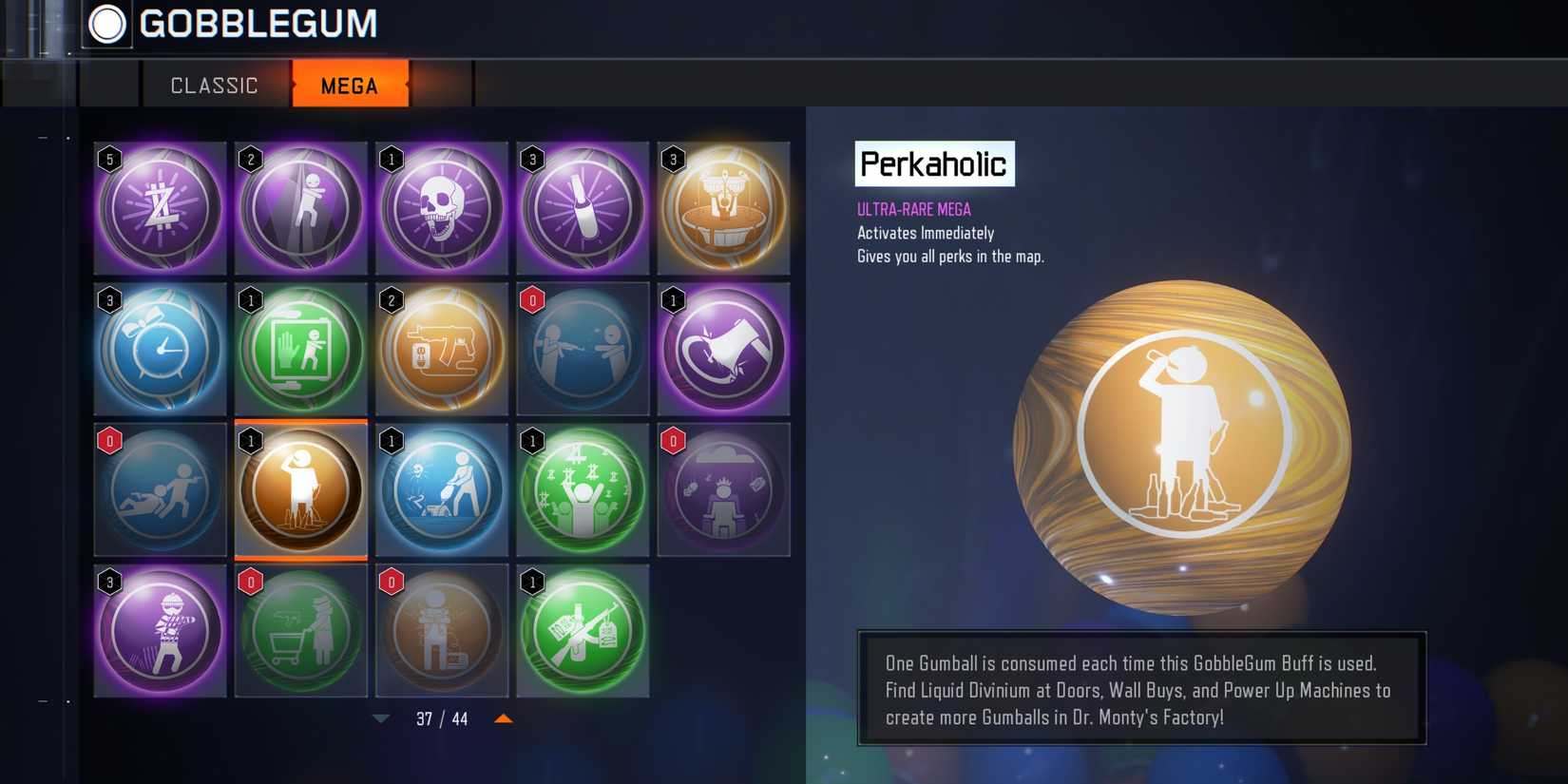
Task: Select the wall-climbing figure gumball
Action: (x=300, y=208)
